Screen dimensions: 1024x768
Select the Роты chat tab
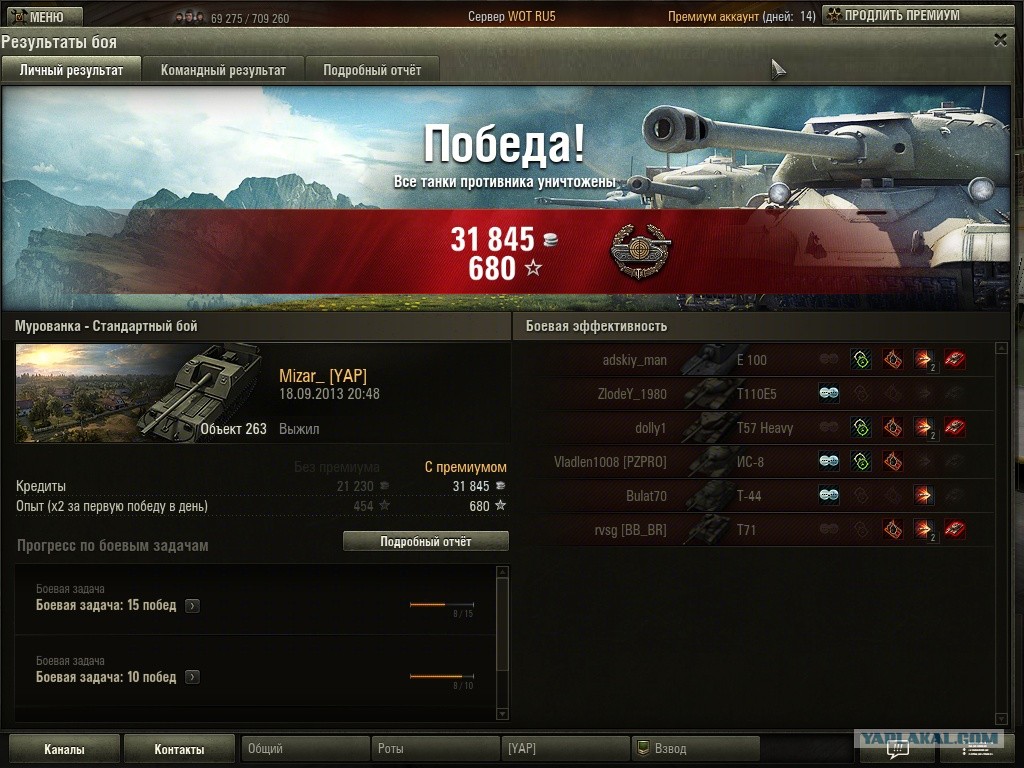pyautogui.click(x=437, y=749)
